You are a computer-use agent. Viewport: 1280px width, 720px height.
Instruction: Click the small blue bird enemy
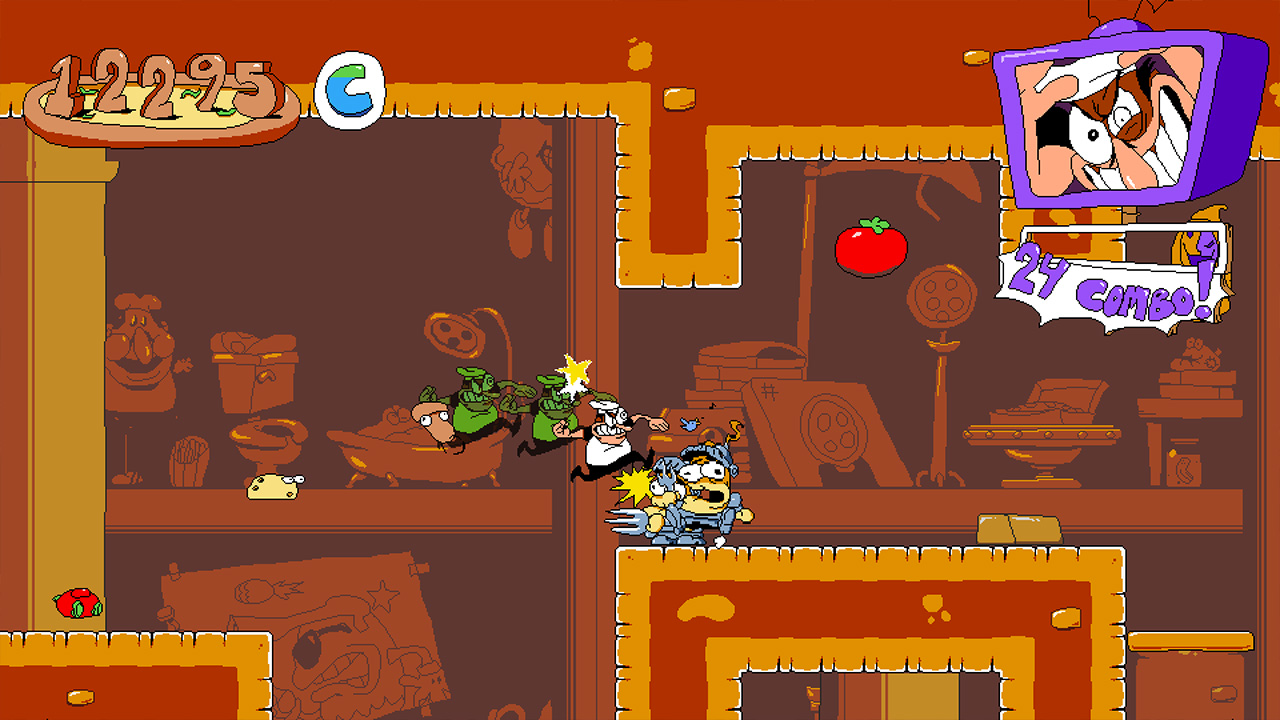point(689,424)
